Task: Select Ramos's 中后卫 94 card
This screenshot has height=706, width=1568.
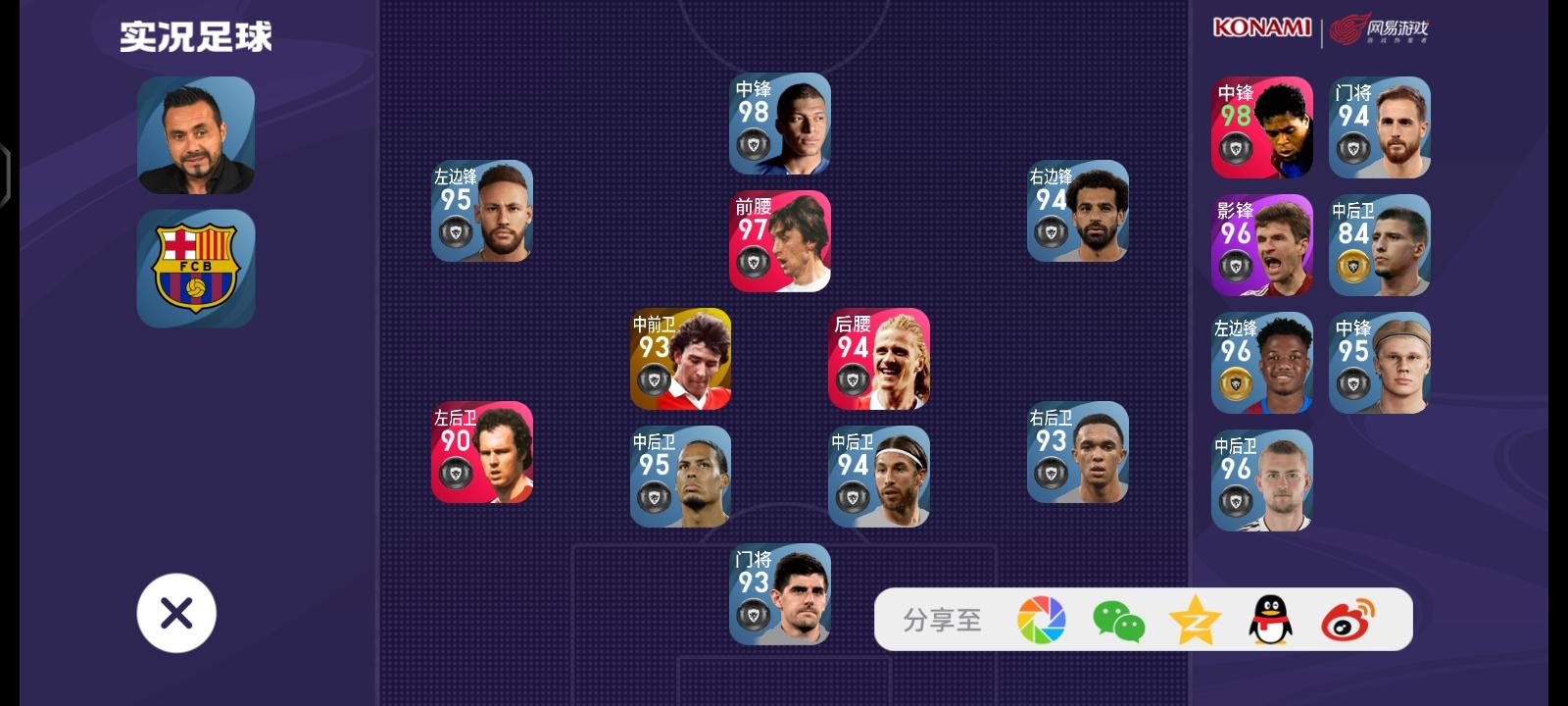Action: click(x=878, y=478)
